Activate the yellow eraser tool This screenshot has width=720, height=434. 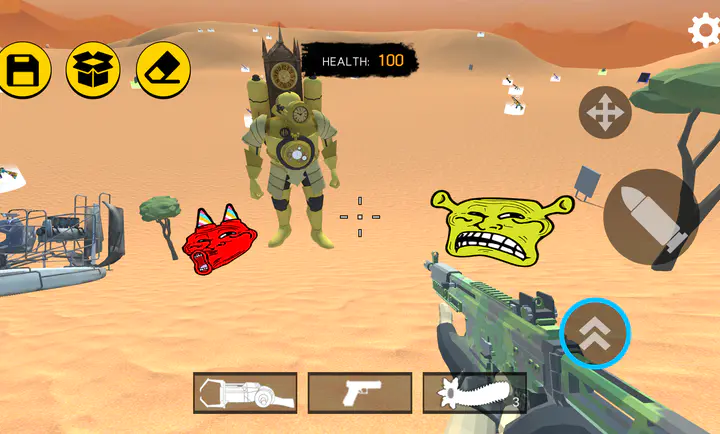[163, 70]
